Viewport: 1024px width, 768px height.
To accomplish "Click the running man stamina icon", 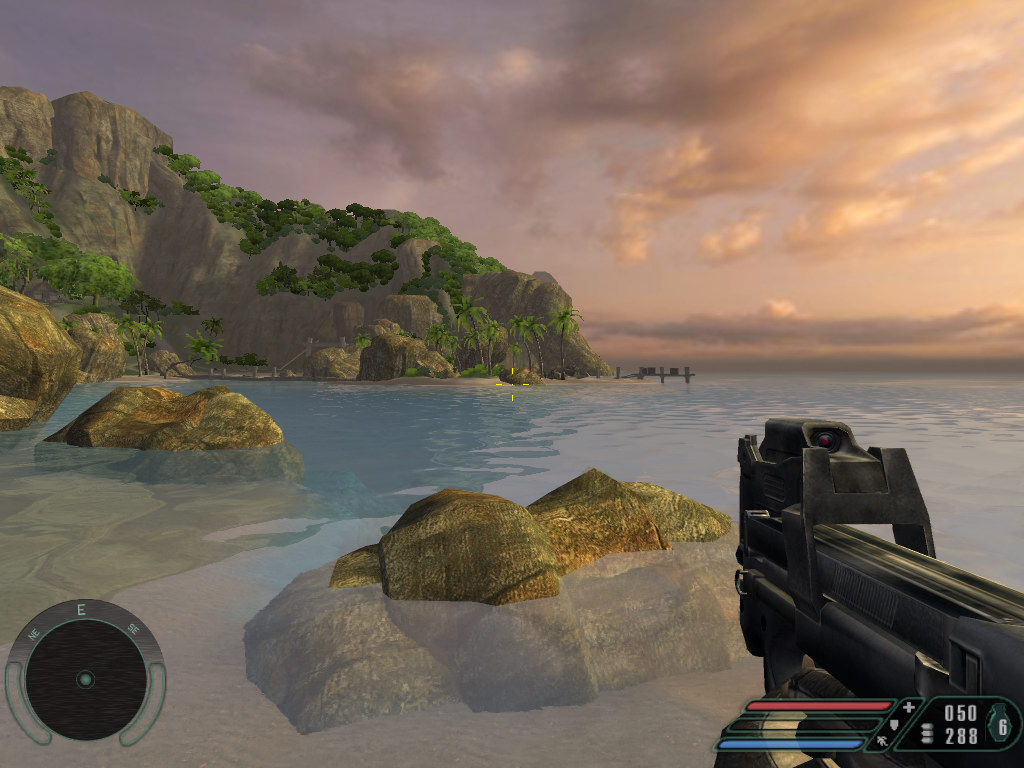I will (x=880, y=741).
